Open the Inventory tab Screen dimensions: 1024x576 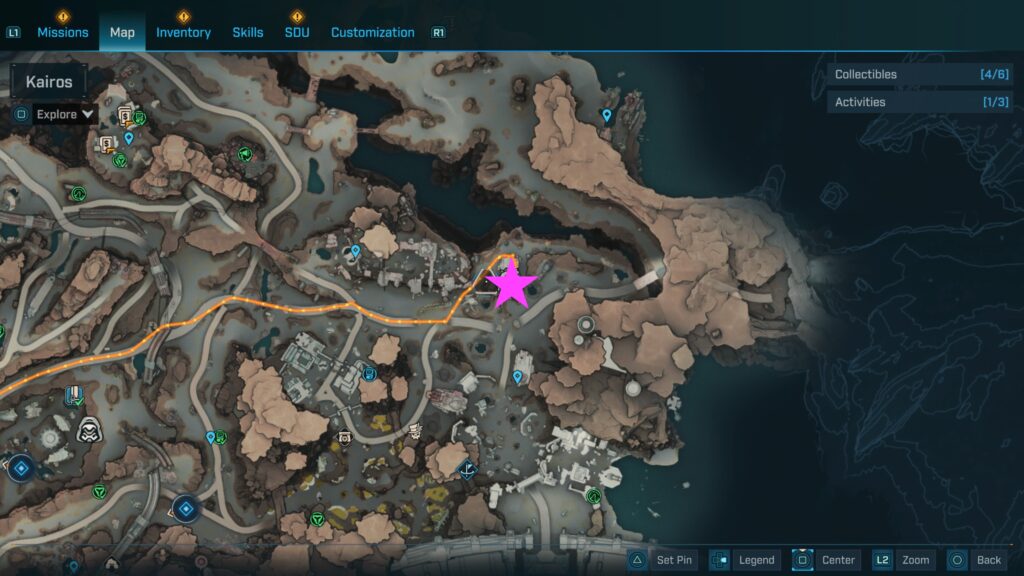click(183, 32)
